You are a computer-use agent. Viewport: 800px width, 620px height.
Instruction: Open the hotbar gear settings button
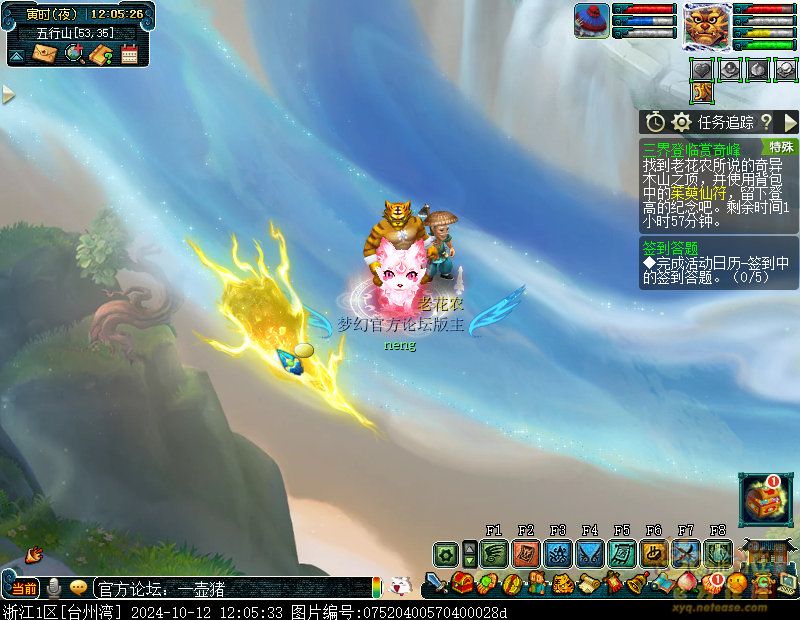point(446,553)
